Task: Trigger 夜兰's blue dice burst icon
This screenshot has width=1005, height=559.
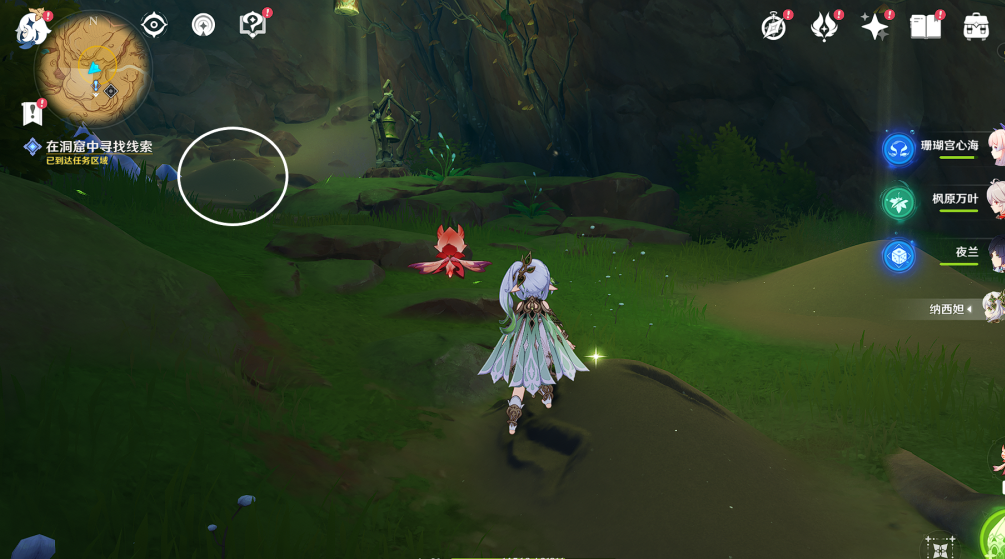Action: [898, 256]
